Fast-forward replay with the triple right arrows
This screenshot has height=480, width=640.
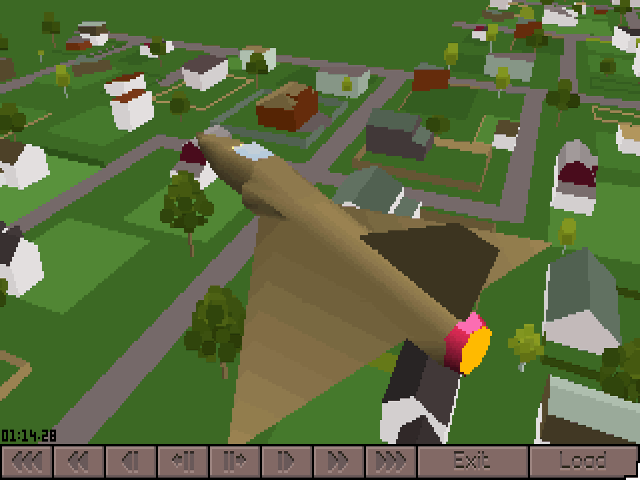pyautogui.click(x=390, y=461)
